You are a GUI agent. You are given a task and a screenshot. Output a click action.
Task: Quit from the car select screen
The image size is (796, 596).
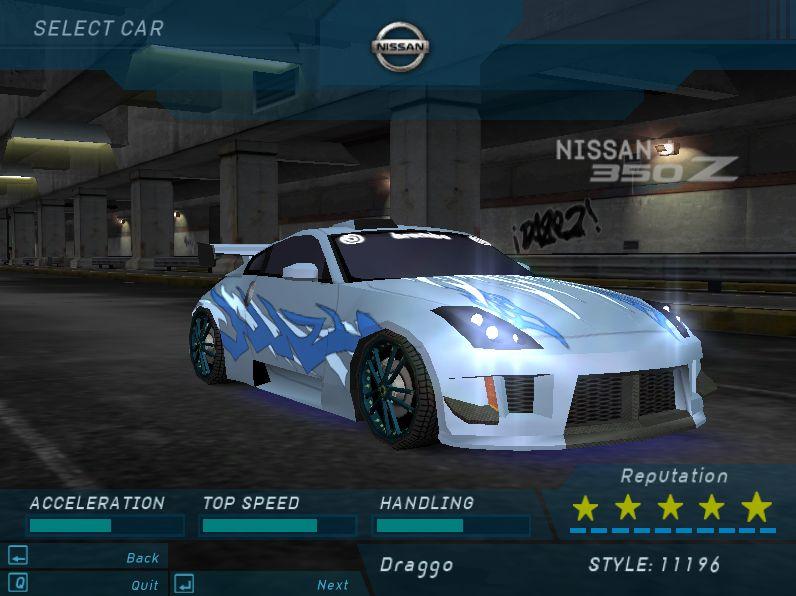tap(144, 585)
